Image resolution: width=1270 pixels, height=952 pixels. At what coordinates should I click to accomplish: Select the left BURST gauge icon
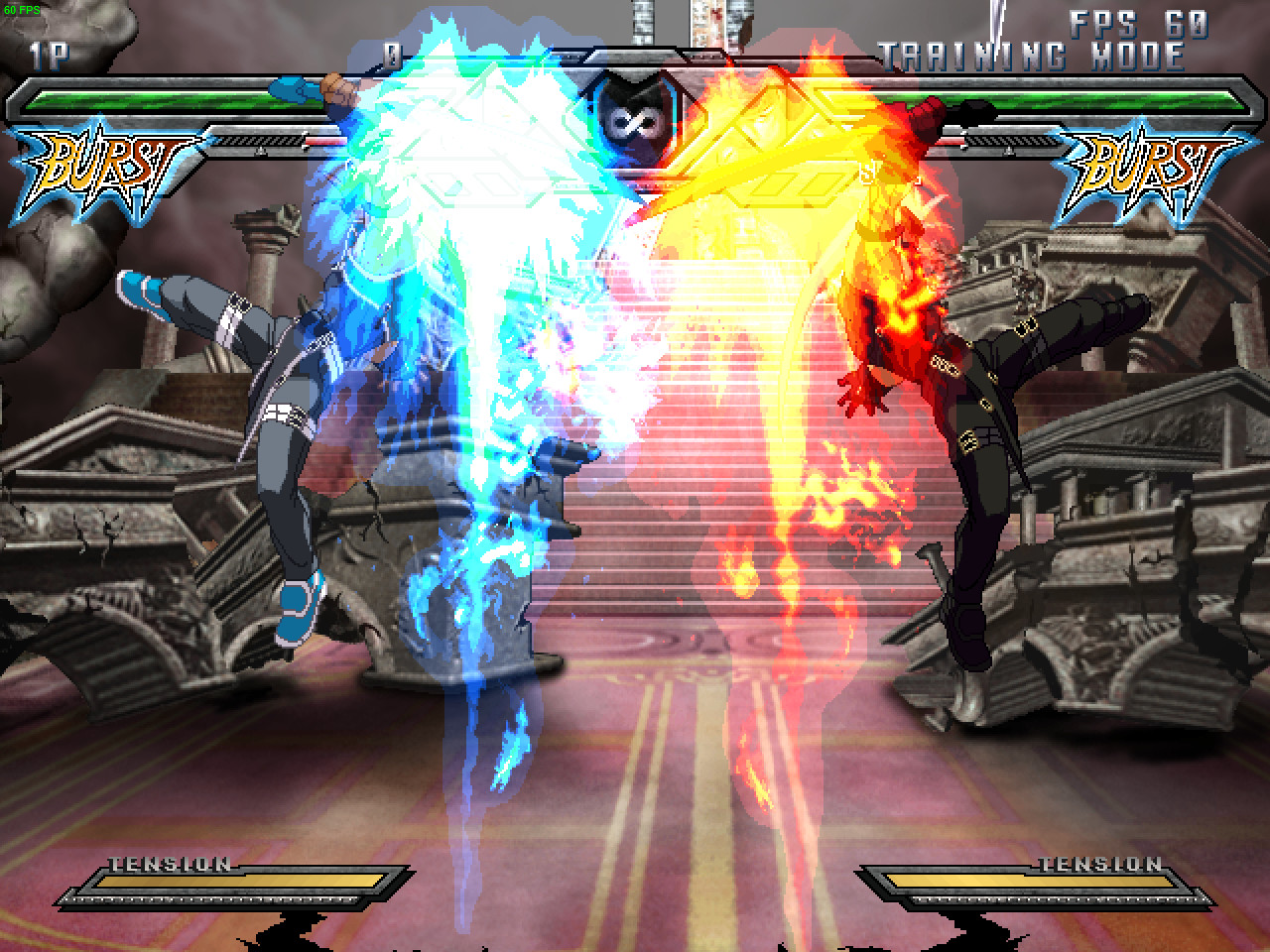(94, 159)
